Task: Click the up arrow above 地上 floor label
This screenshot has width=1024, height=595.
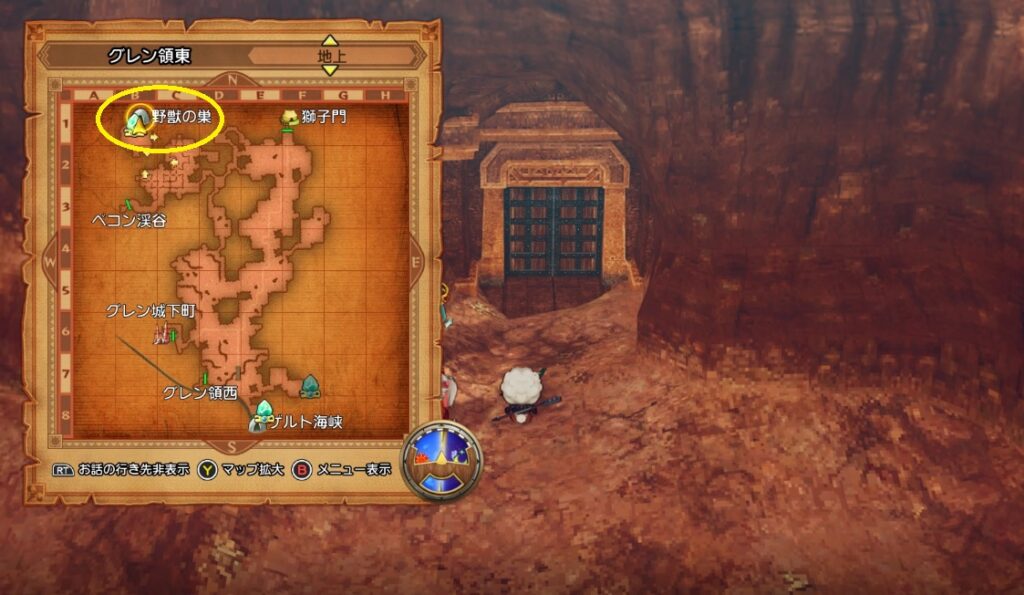Action: pos(330,40)
